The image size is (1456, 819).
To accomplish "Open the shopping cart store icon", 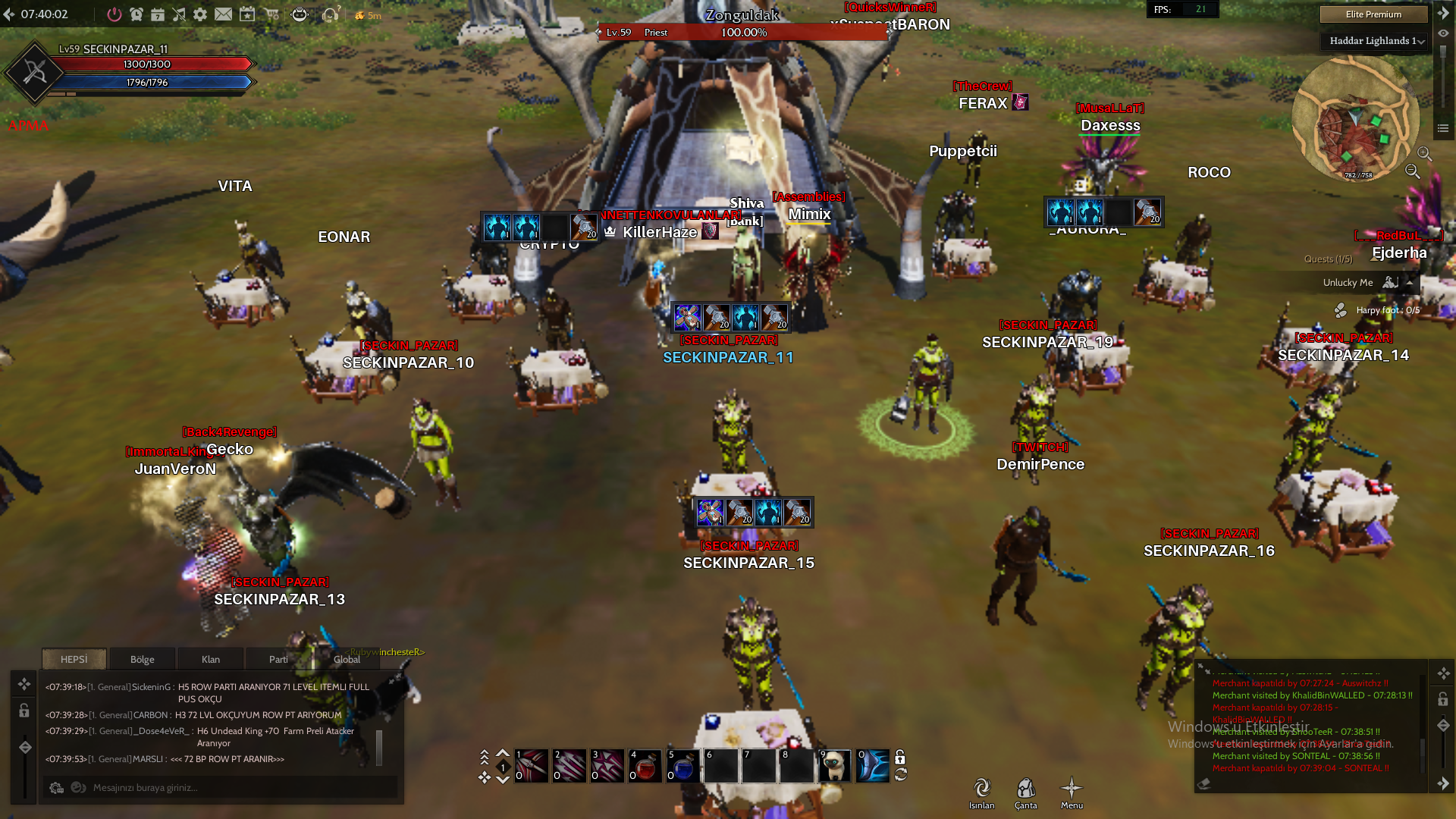I will tap(271, 14).
